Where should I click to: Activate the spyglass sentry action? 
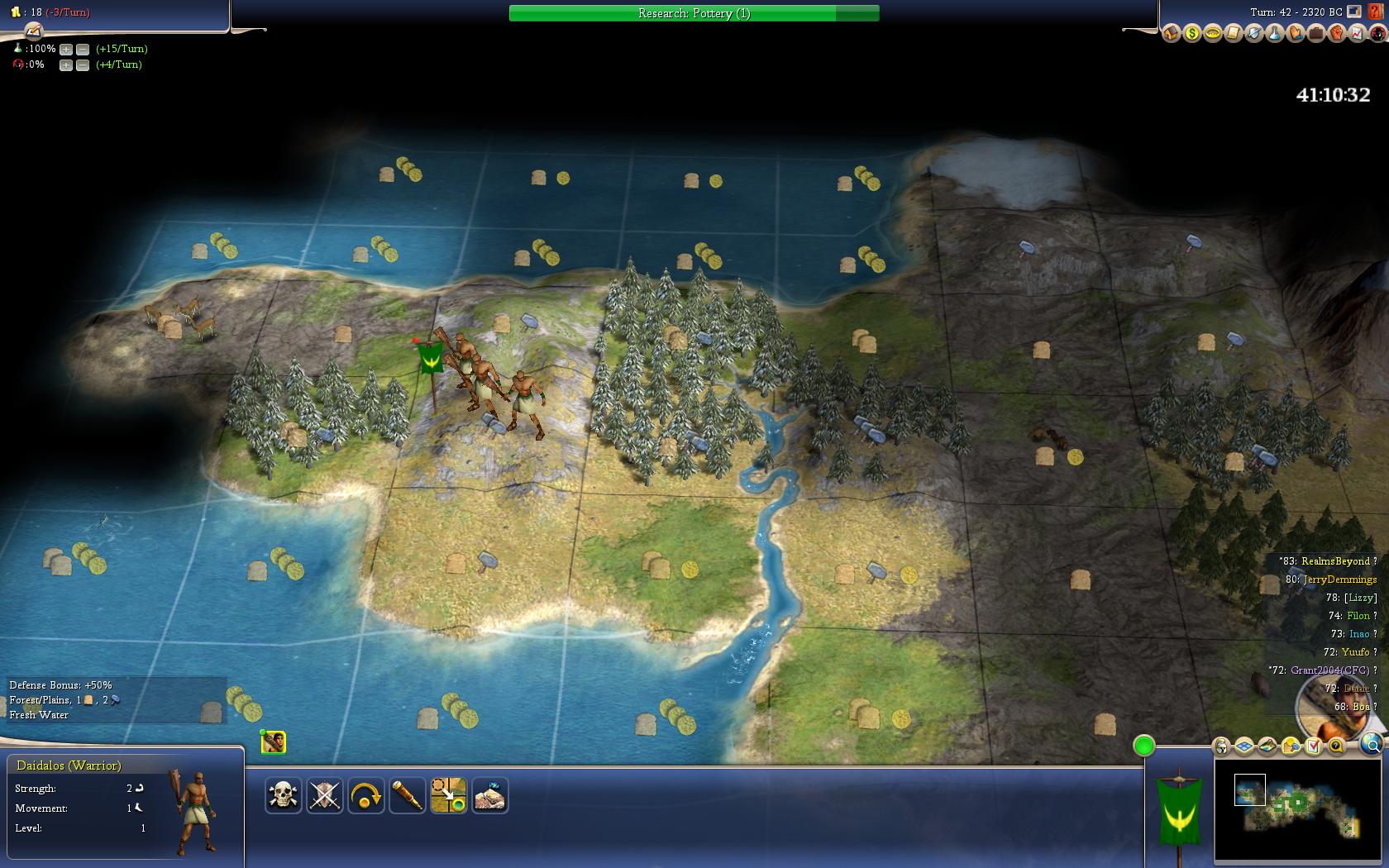pyautogui.click(x=407, y=795)
